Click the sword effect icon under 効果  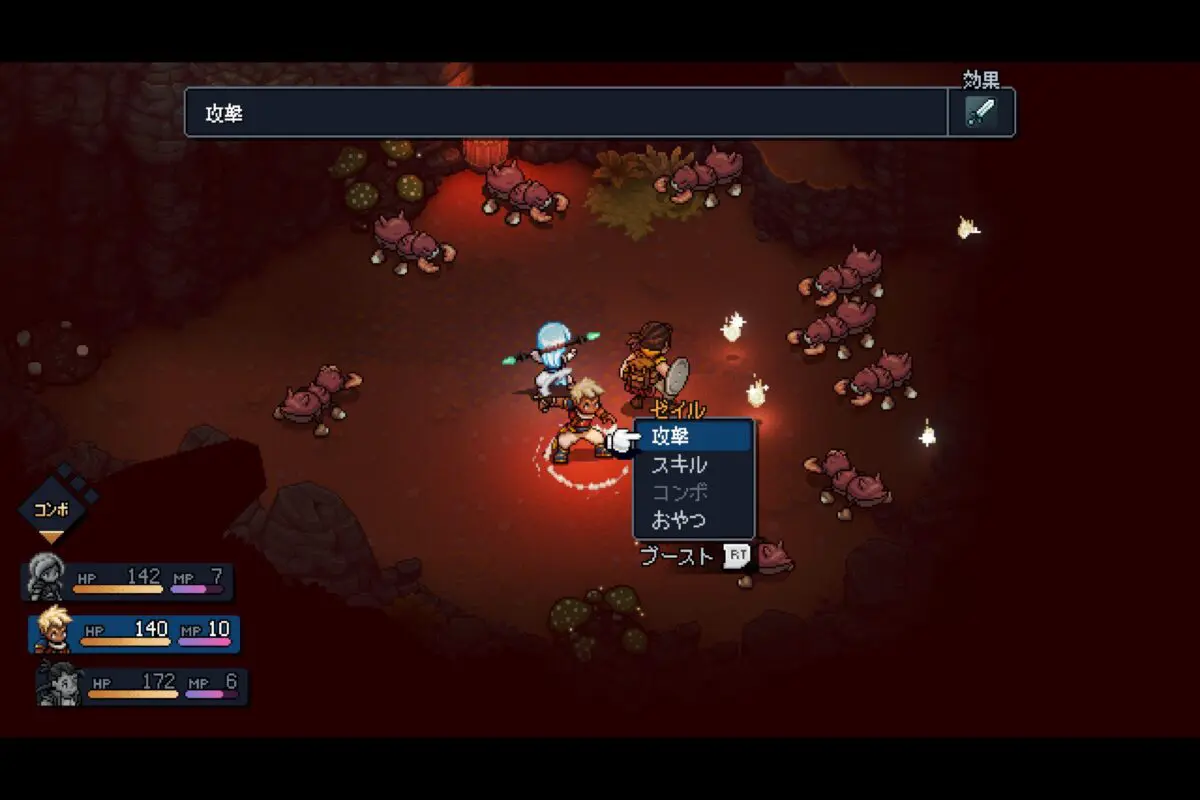[981, 112]
